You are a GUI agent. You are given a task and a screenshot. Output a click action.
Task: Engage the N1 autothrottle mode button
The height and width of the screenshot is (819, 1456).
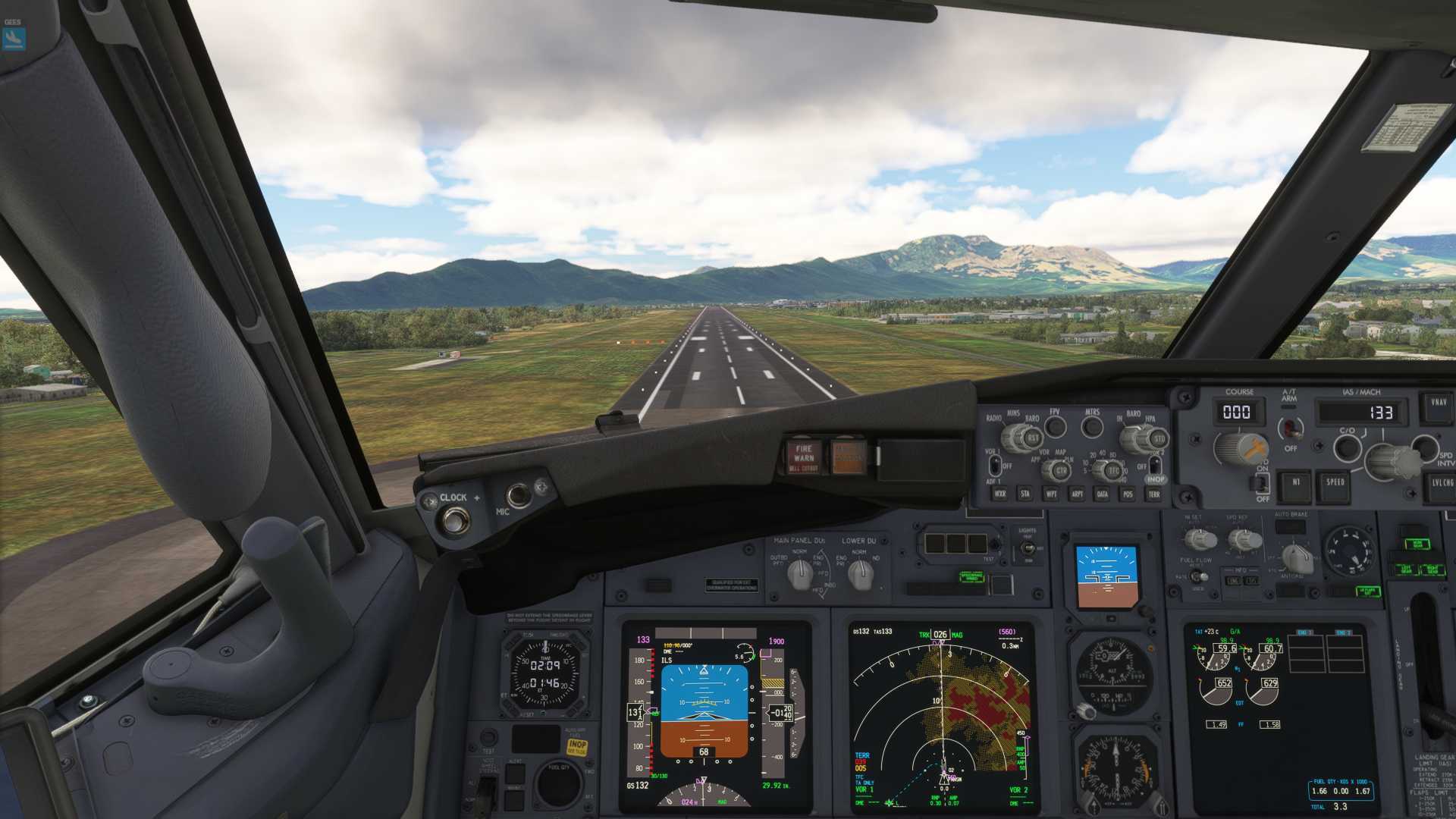[1296, 483]
